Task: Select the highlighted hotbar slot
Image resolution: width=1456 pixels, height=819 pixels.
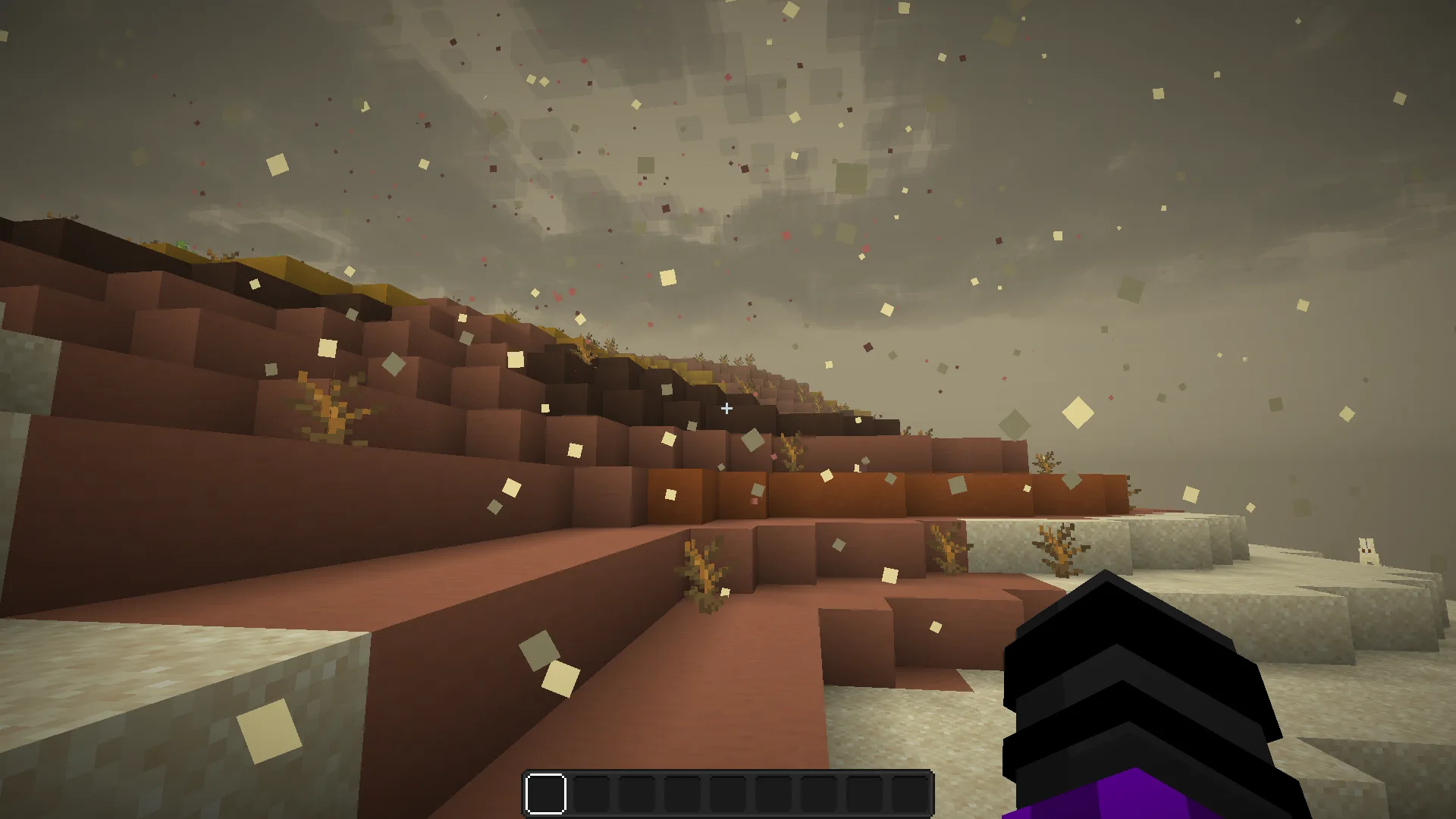Action: coord(546,794)
